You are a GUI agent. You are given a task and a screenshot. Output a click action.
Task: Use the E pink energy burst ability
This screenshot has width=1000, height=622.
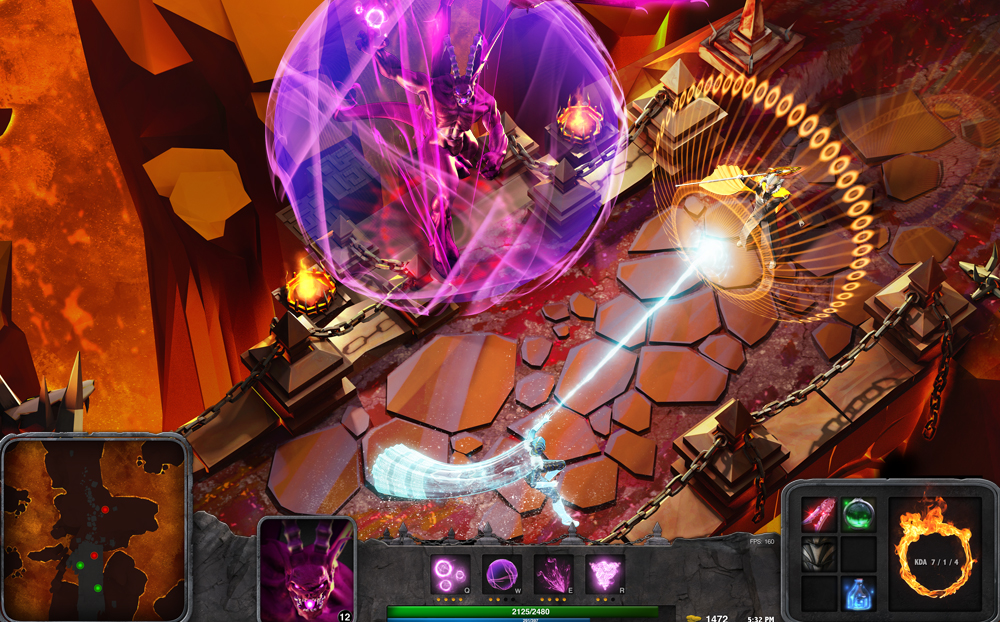pos(553,574)
